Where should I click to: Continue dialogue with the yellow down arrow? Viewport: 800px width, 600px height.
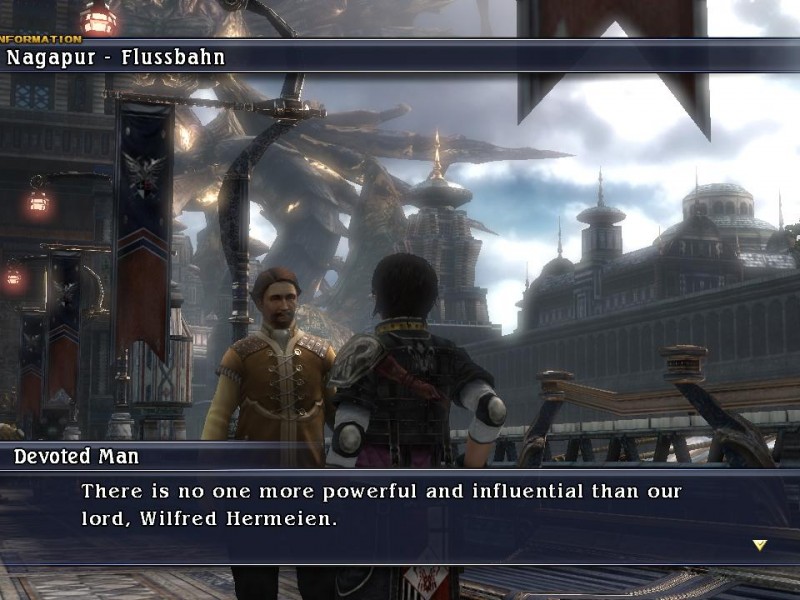759,545
